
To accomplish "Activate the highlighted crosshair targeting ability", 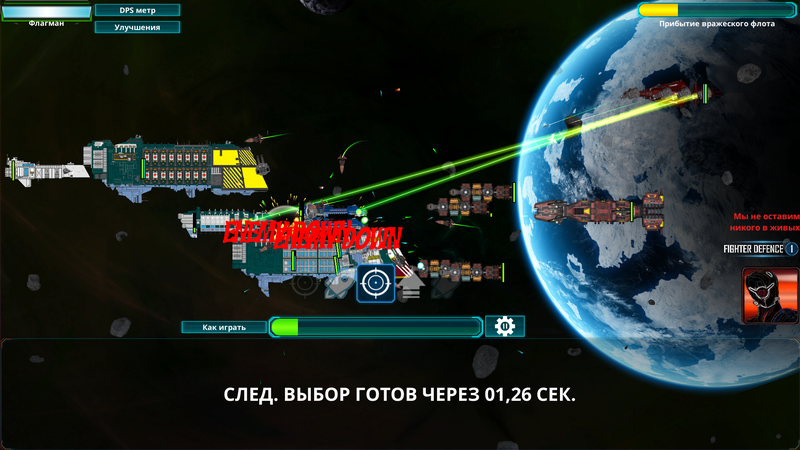I will tap(376, 284).
